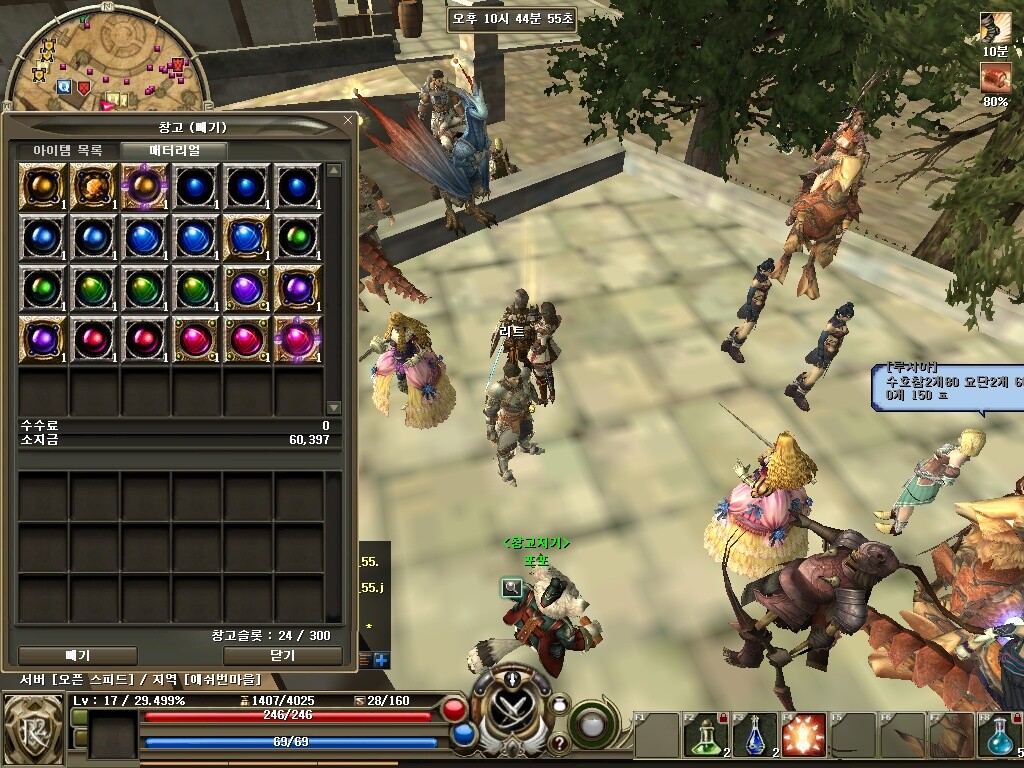Screen dimensions: 1024x768
Task: Use the green potion in slot F2
Action: tap(706, 738)
